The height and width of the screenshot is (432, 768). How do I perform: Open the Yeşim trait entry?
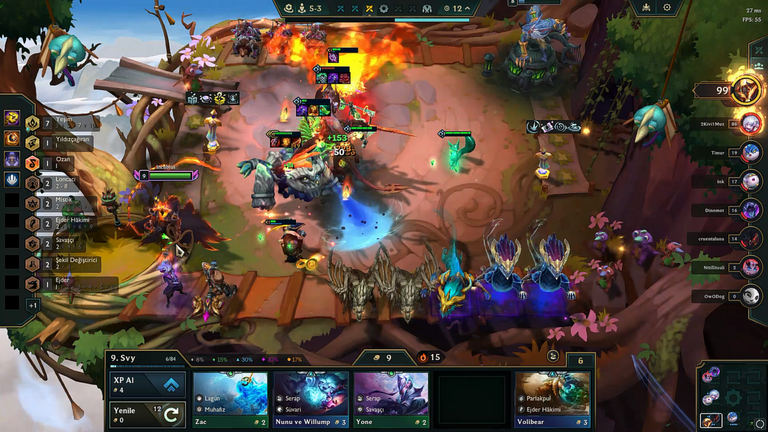(60, 123)
